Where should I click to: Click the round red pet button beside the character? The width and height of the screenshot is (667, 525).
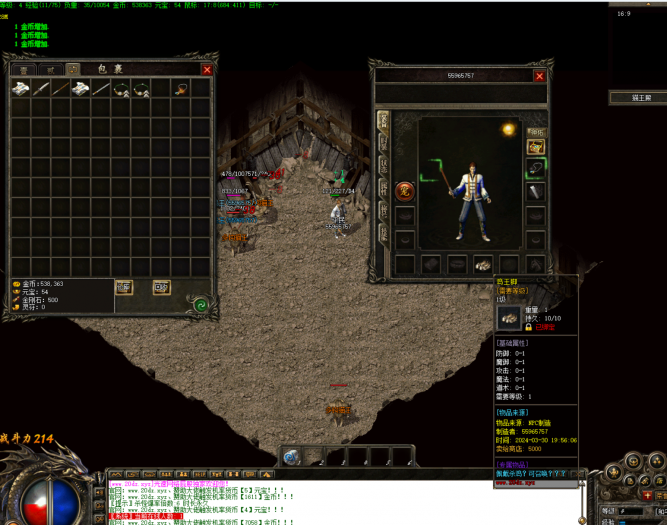click(x=405, y=190)
